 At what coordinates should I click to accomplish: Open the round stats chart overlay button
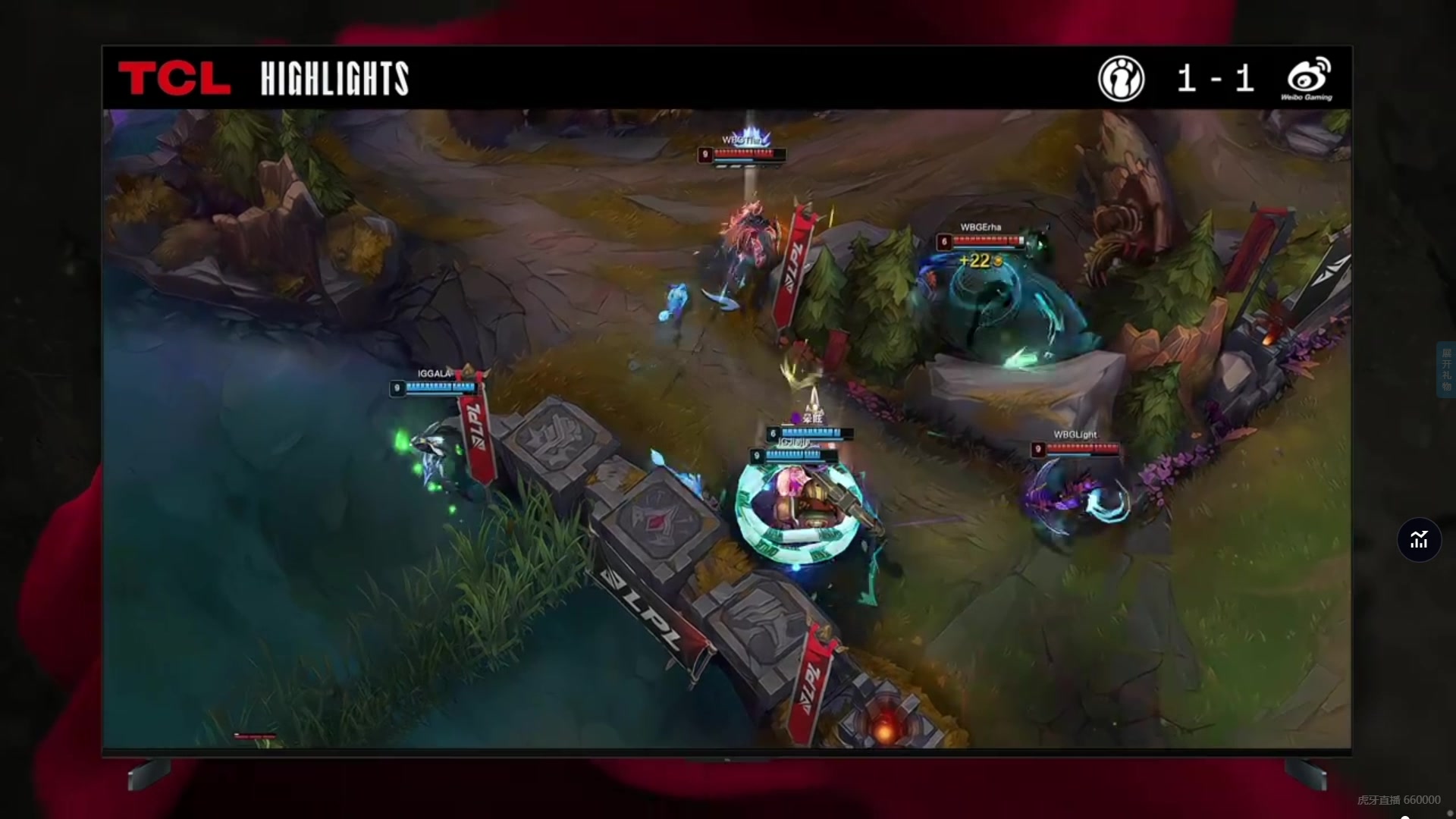click(x=1419, y=540)
